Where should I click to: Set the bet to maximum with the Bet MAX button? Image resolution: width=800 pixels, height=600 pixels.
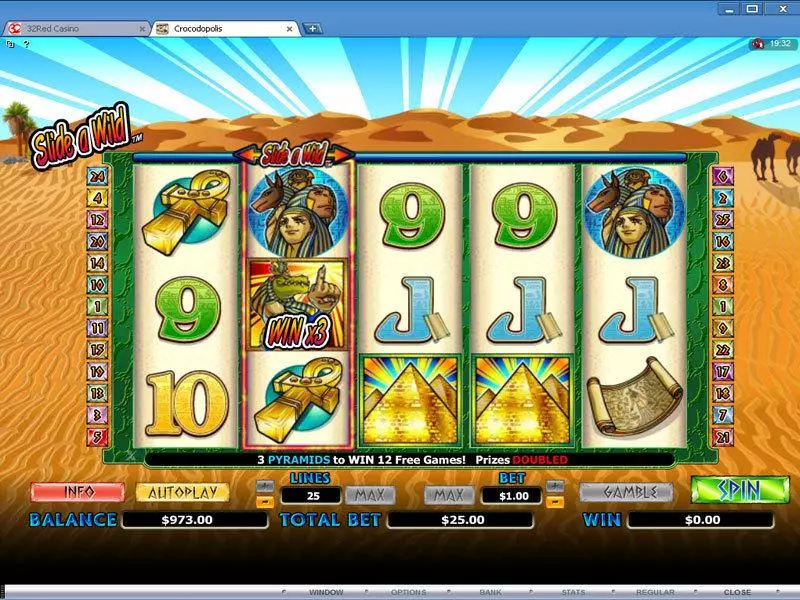point(448,494)
